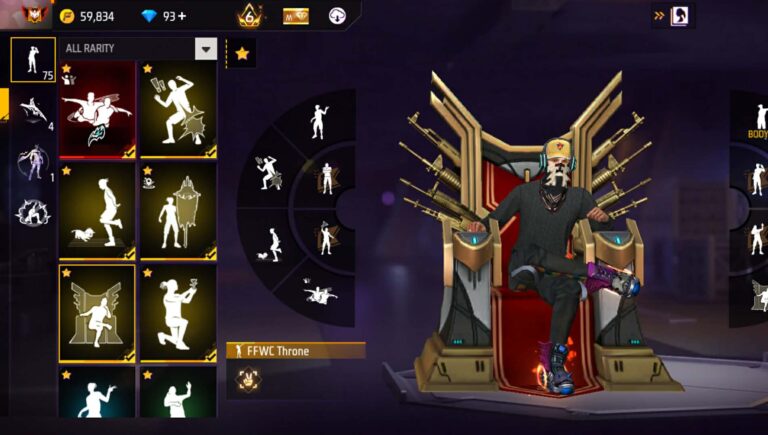This screenshot has height=435, width=768.
Task: Open the level 6 crown badge
Action: pos(249,15)
